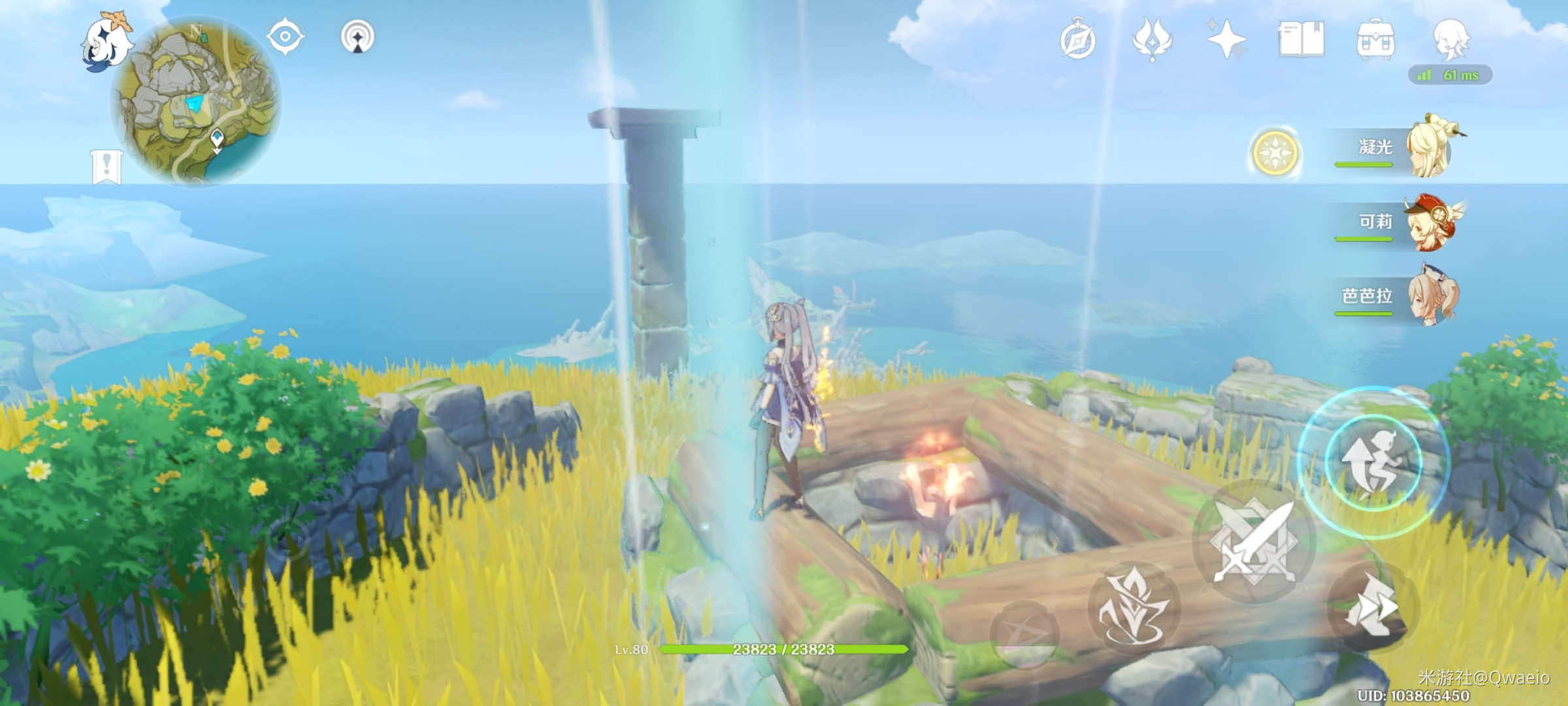The image size is (1568, 706).
Task: Click the signal beacon icon beside the minimap
Action: [357, 36]
